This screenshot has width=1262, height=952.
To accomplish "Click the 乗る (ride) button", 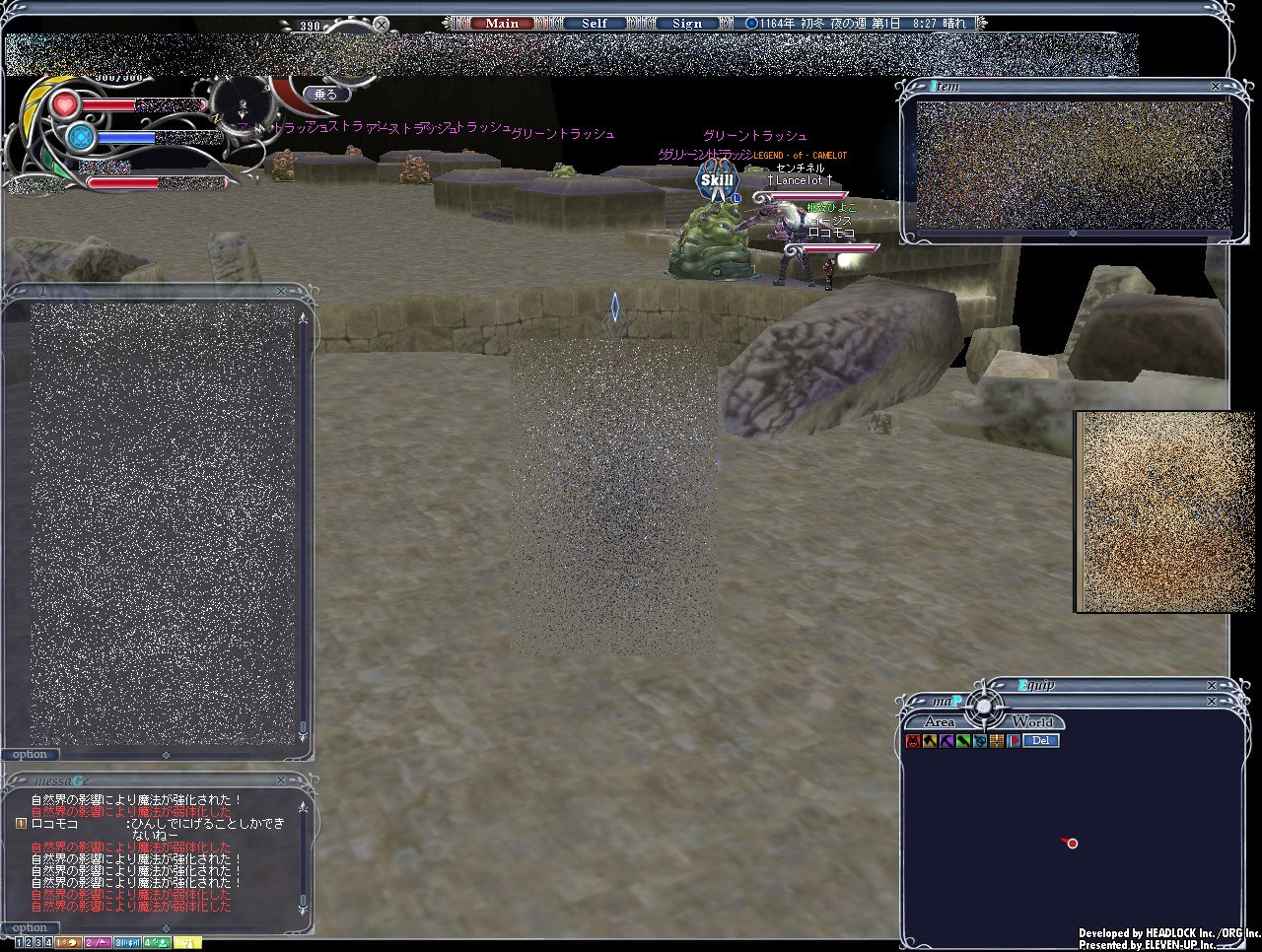I will (326, 95).
